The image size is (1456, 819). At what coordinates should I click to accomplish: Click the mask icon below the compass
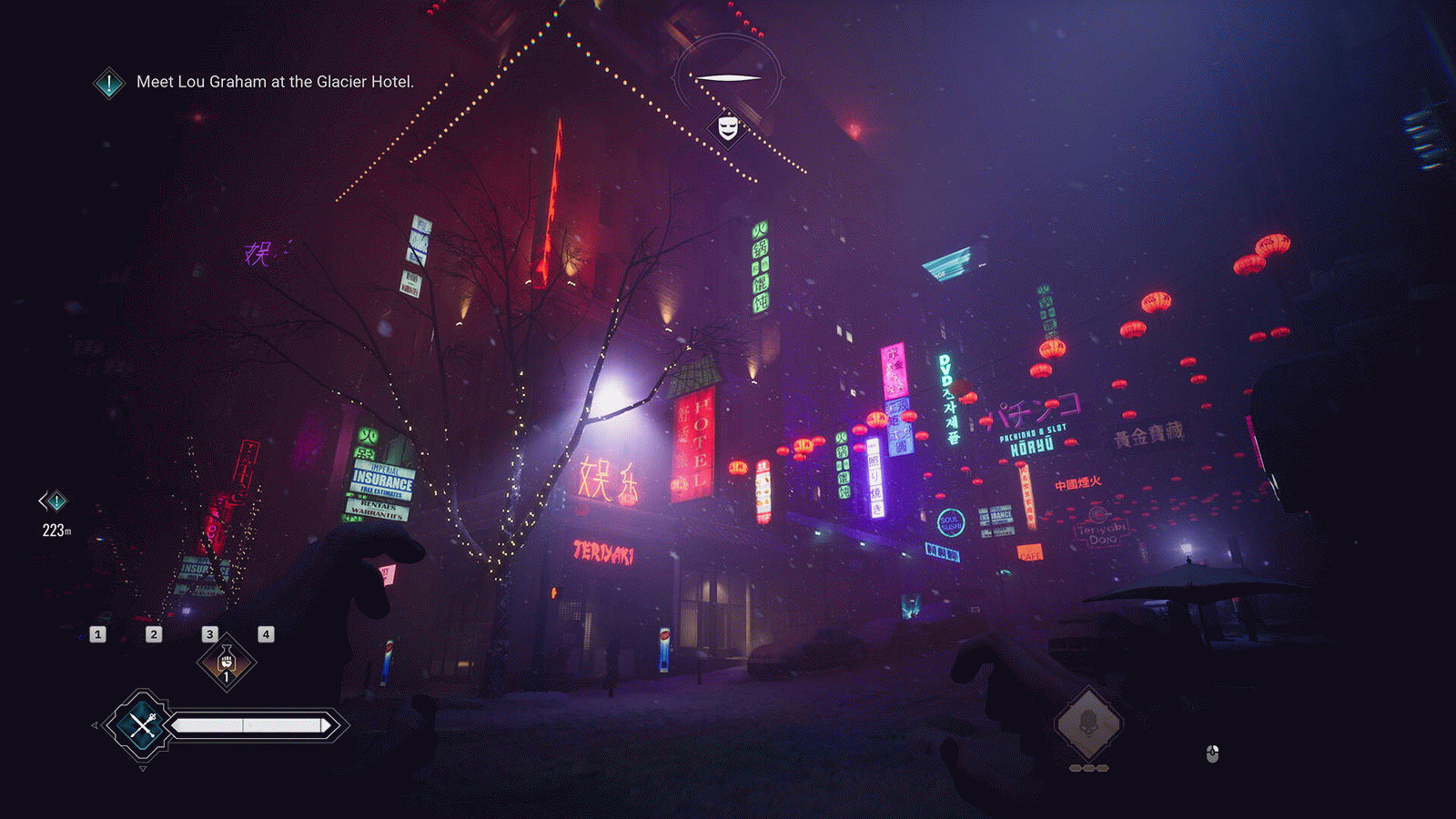click(727, 127)
